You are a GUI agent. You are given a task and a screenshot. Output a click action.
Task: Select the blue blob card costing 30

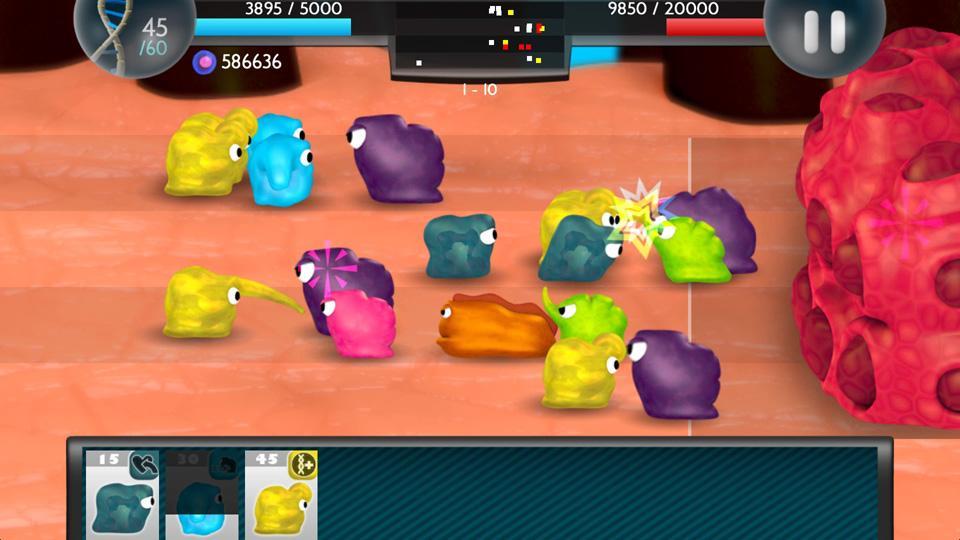[201, 492]
